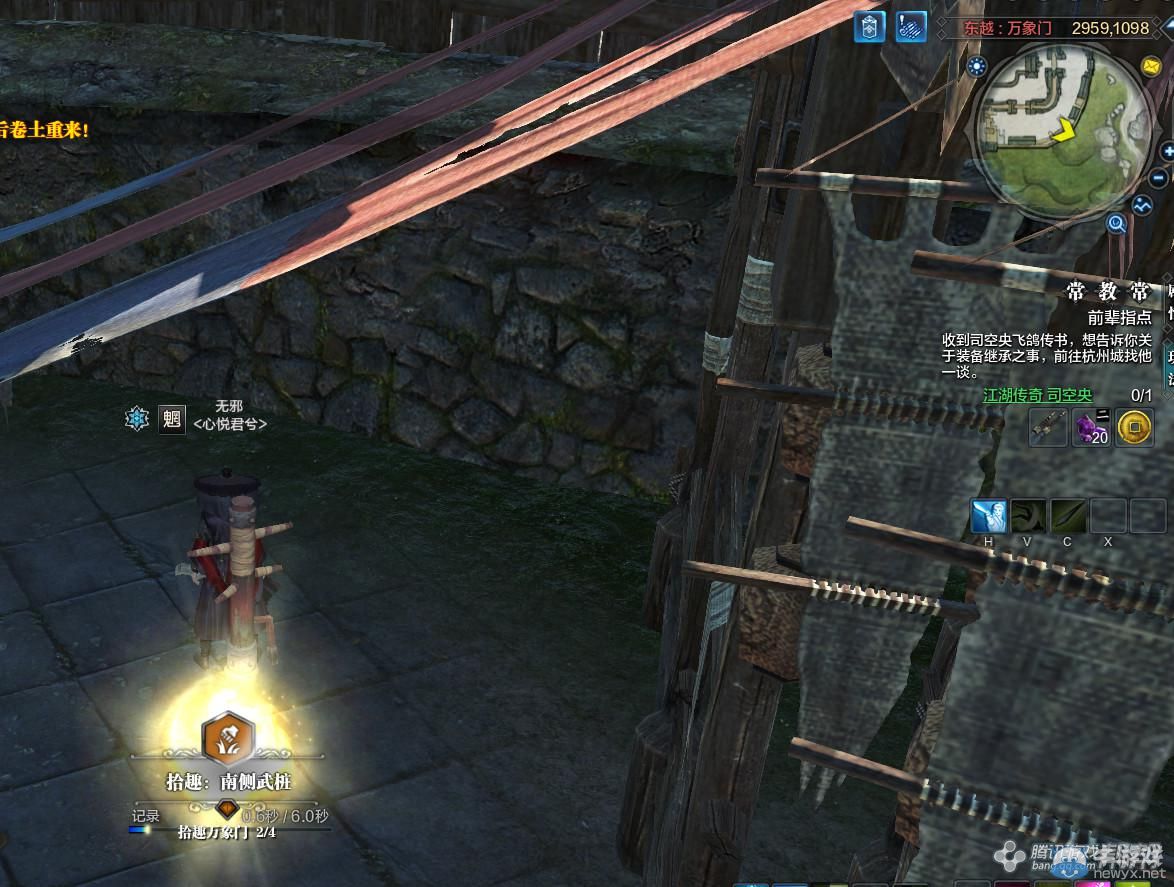Activate the green swirl skill on V

coord(1028,516)
